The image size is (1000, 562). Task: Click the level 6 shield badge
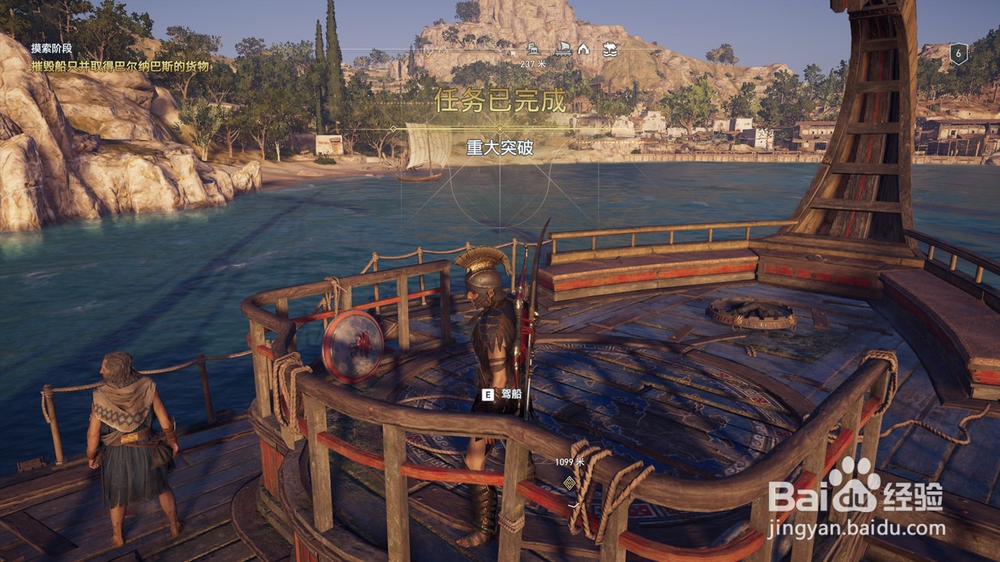tap(958, 55)
